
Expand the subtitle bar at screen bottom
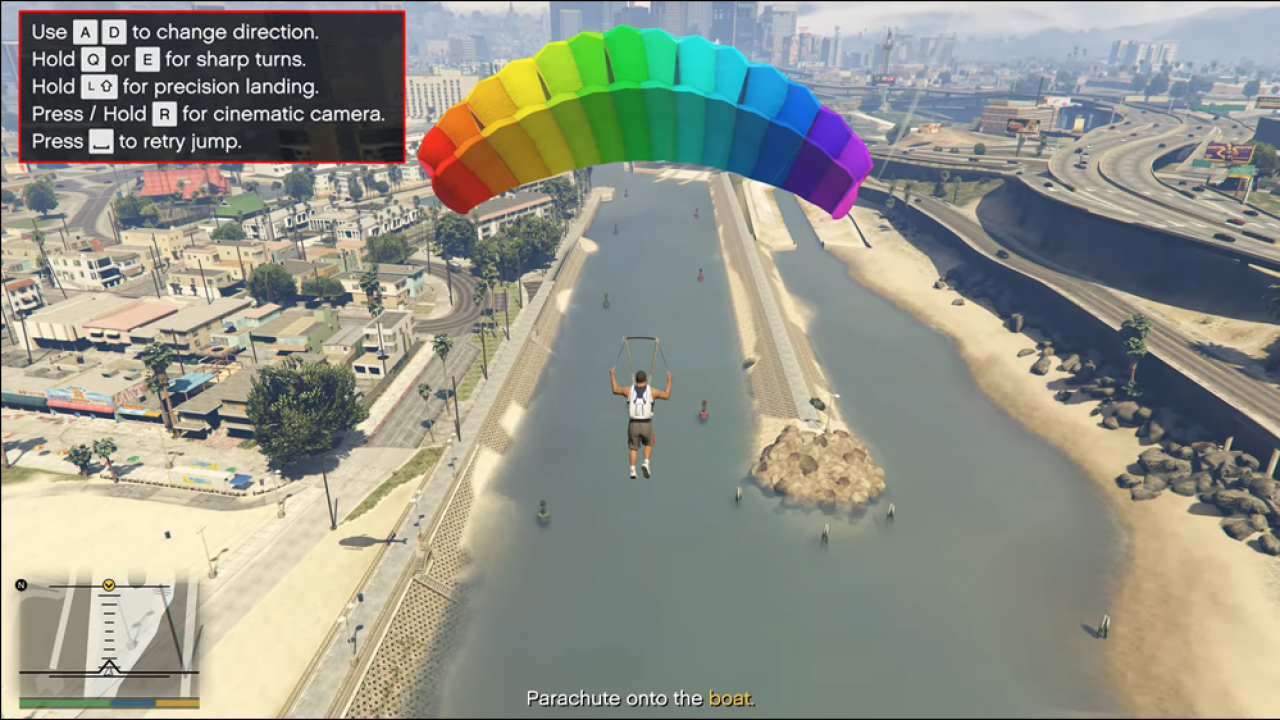tap(640, 699)
